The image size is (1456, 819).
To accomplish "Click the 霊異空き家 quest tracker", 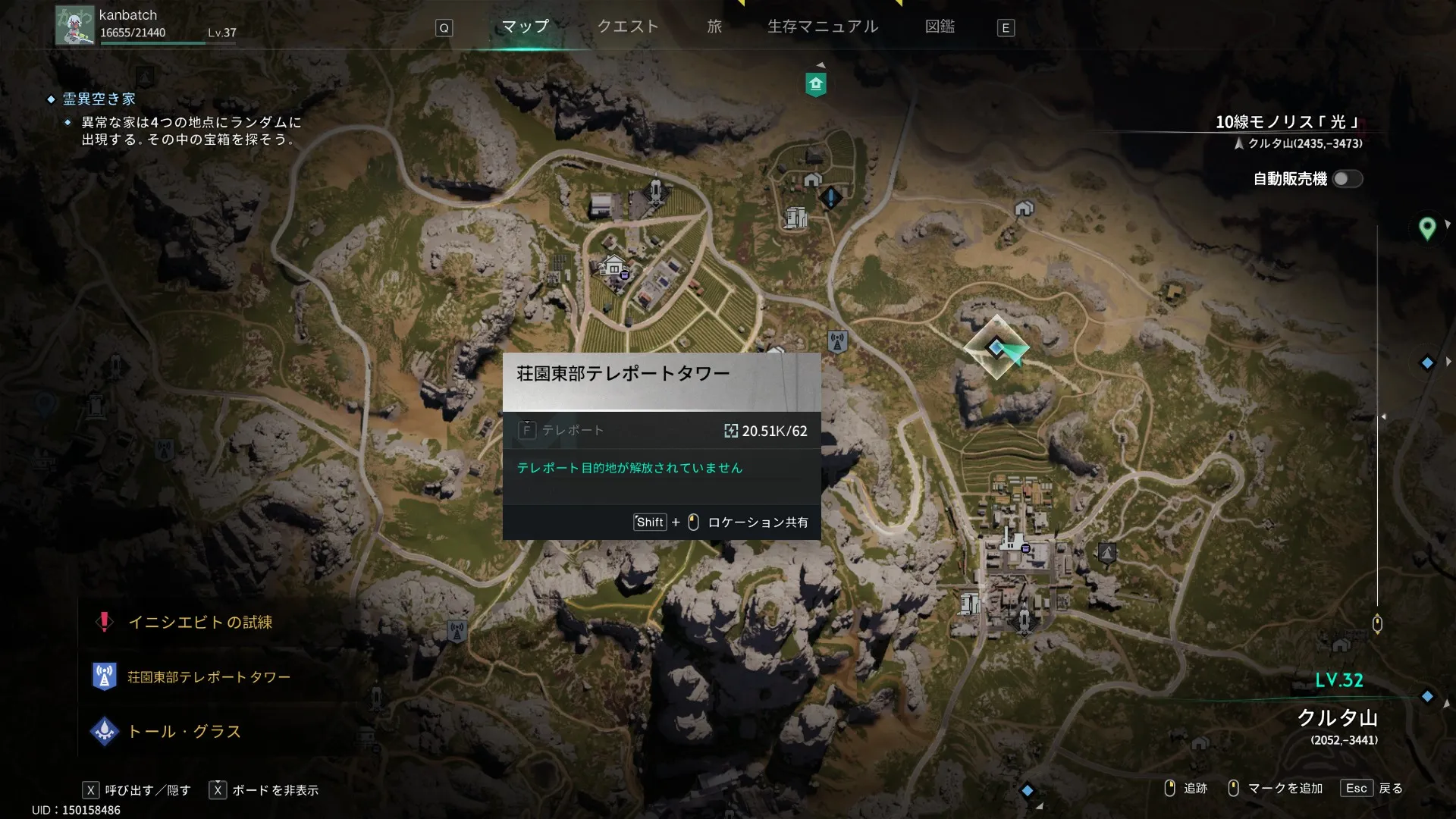I will pos(99,99).
